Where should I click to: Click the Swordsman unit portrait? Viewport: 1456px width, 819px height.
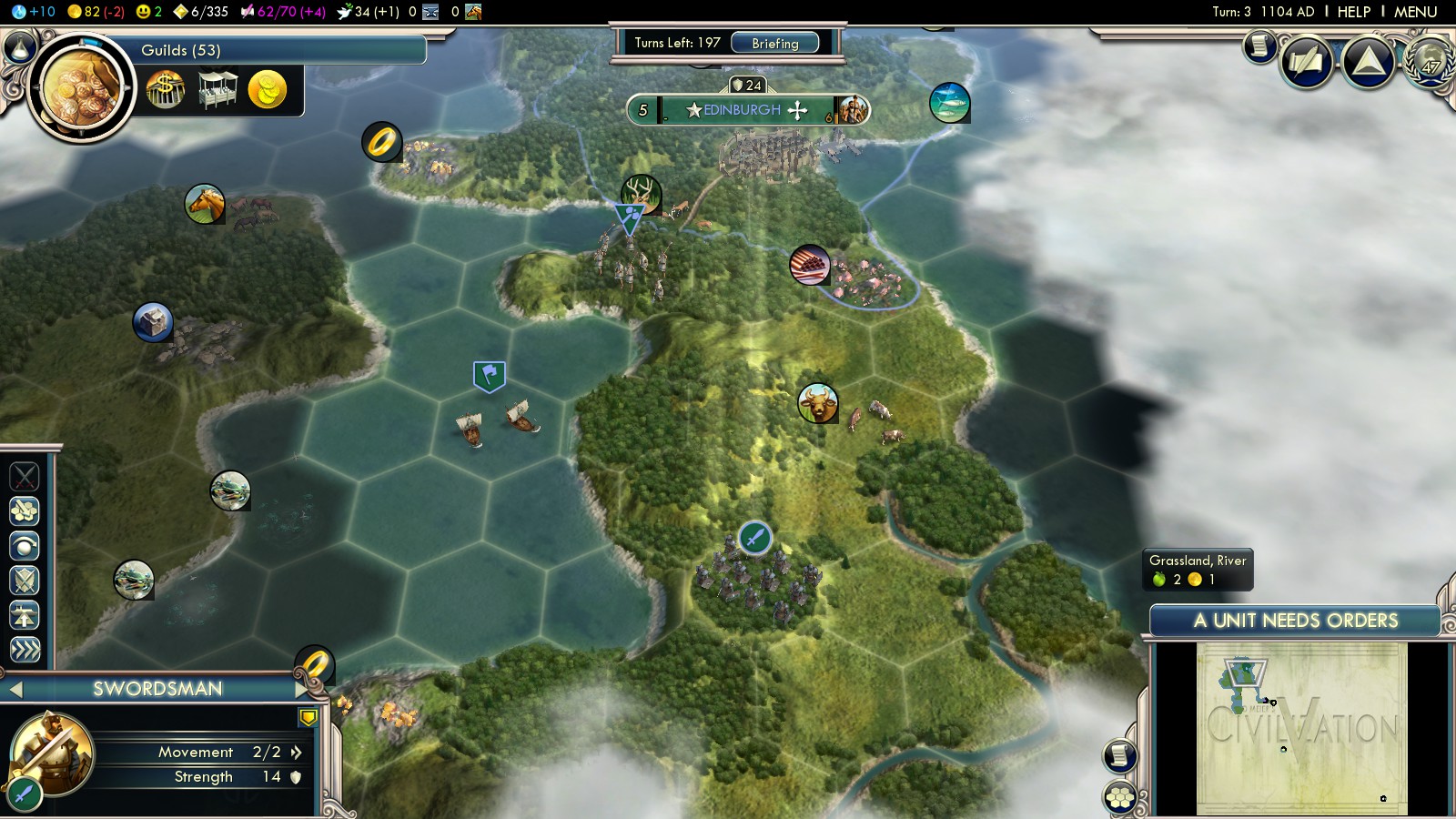click(x=53, y=753)
